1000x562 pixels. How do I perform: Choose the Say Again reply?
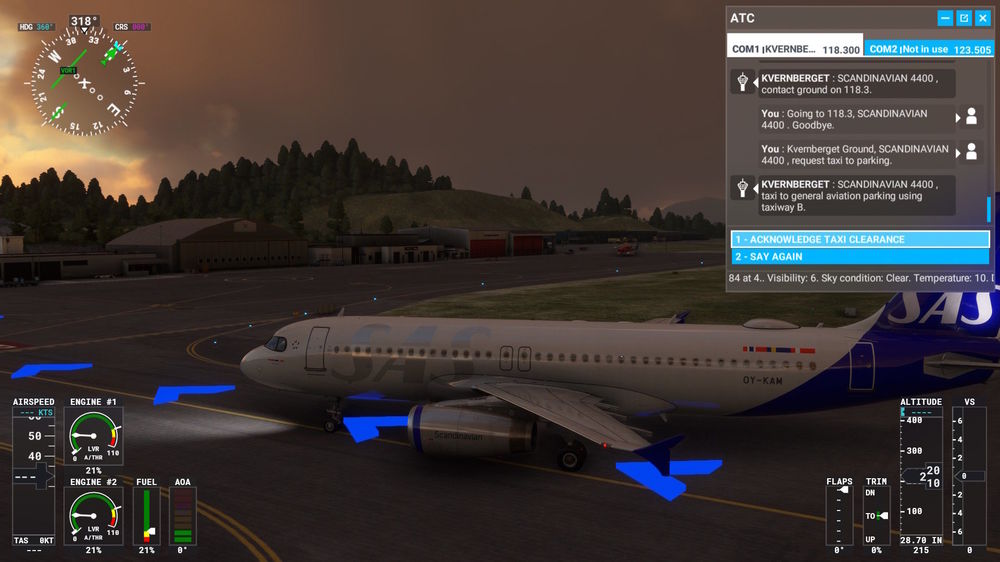[x=860, y=257]
